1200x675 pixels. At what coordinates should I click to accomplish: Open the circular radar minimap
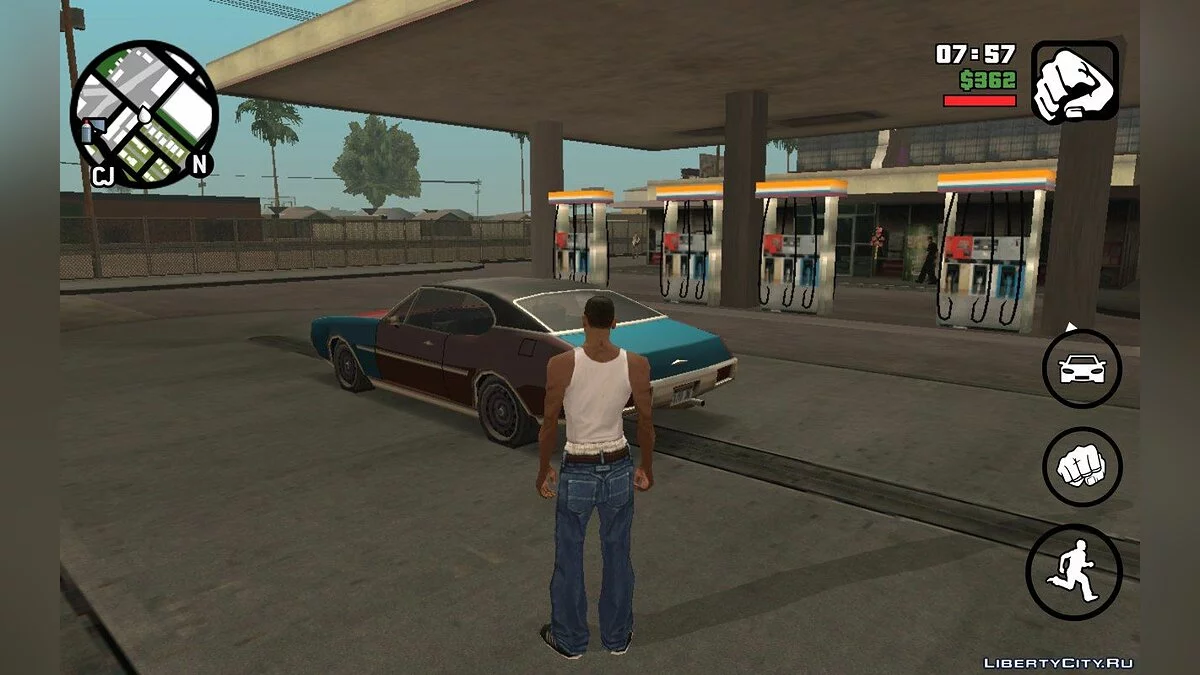(143, 113)
